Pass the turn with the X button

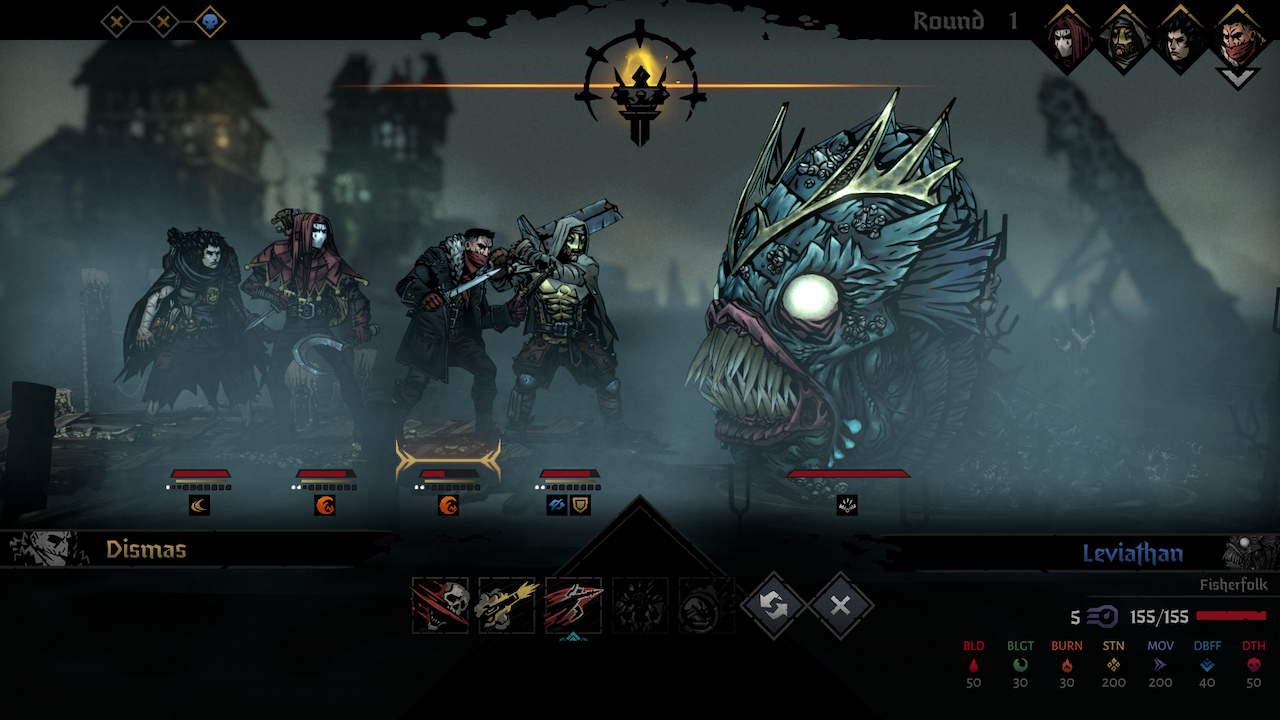coord(840,605)
